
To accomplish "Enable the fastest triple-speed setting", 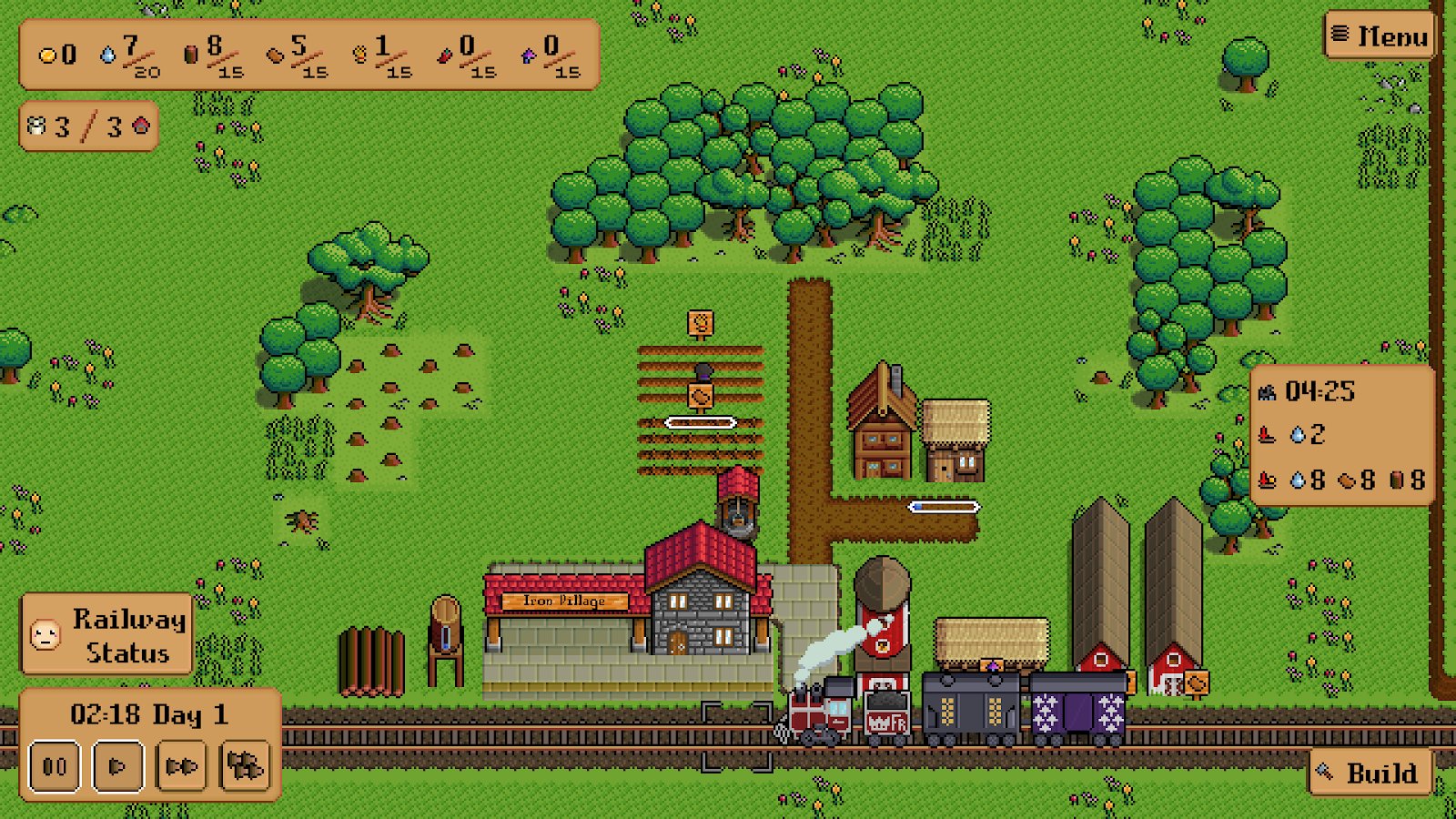I will [x=245, y=766].
